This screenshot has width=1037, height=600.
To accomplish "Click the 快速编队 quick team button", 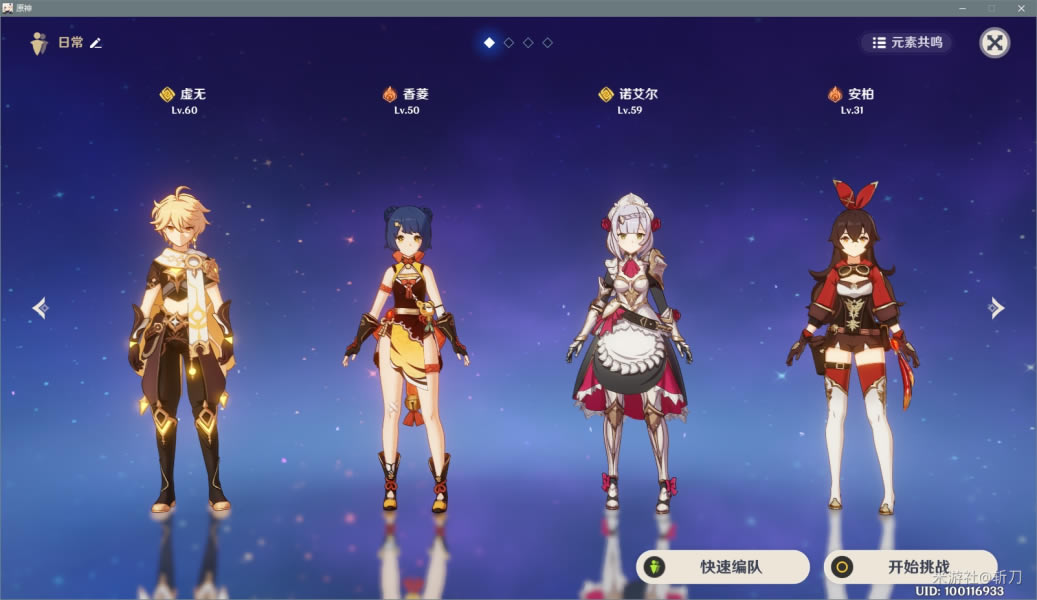I will coord(723,567).
